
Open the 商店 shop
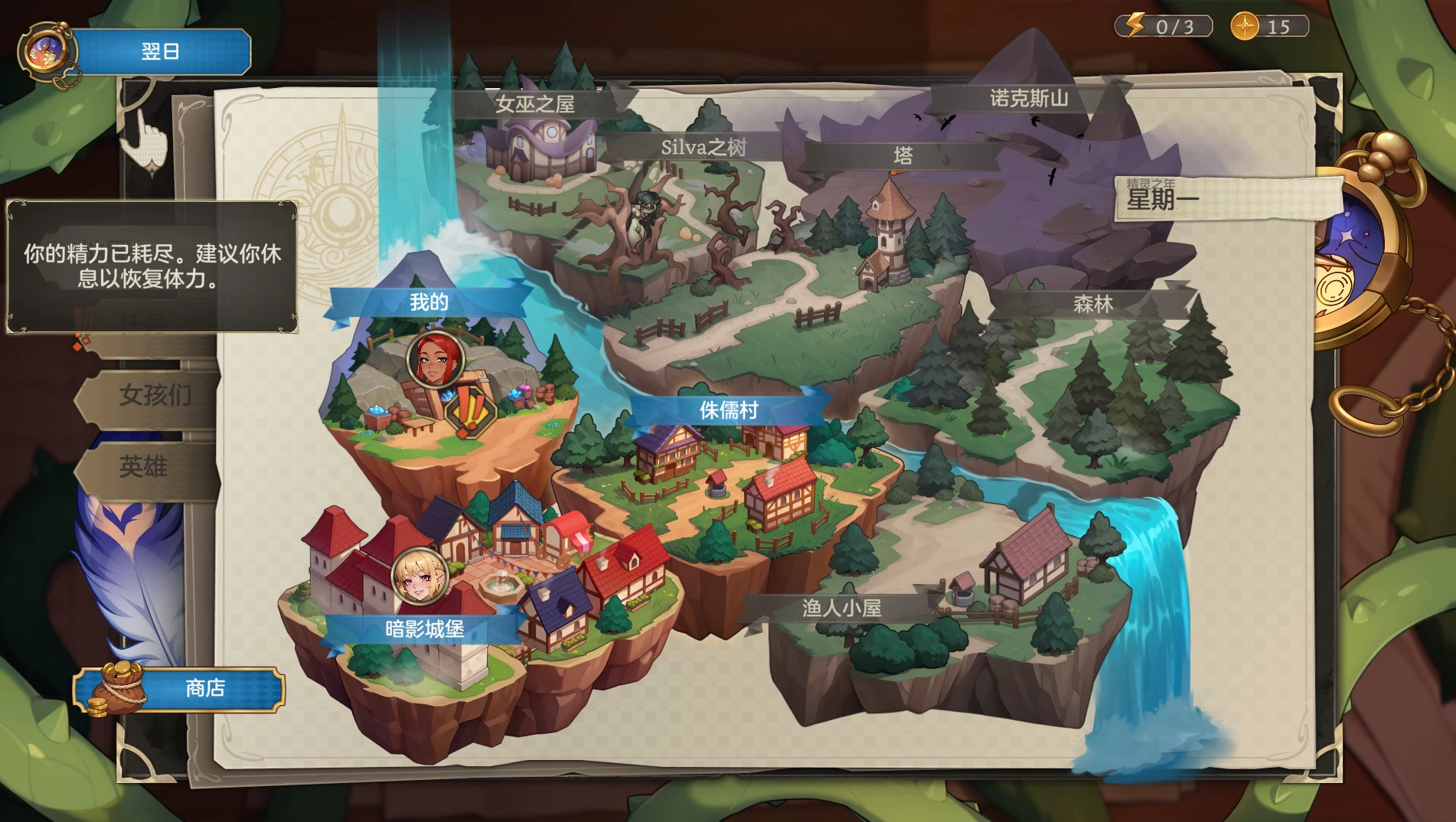tap(204, 689)
